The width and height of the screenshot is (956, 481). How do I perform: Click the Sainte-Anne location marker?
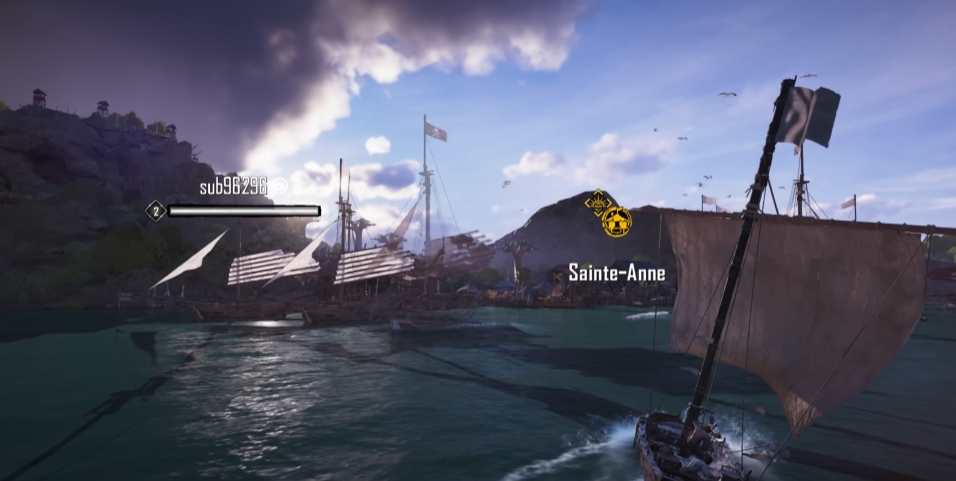coord(616,272)
